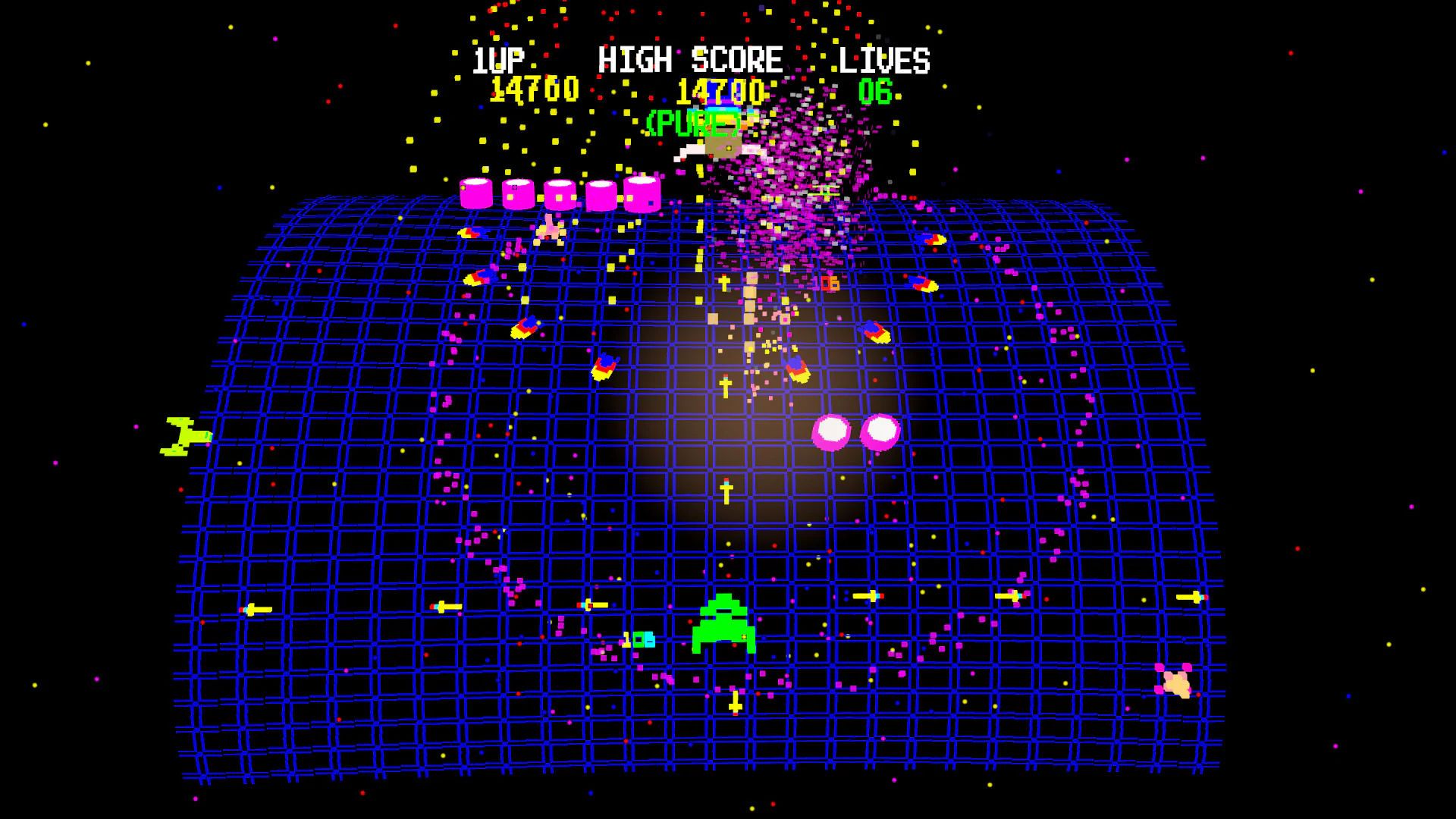Click the second glowing mushroom beside it

coord(880,432)
